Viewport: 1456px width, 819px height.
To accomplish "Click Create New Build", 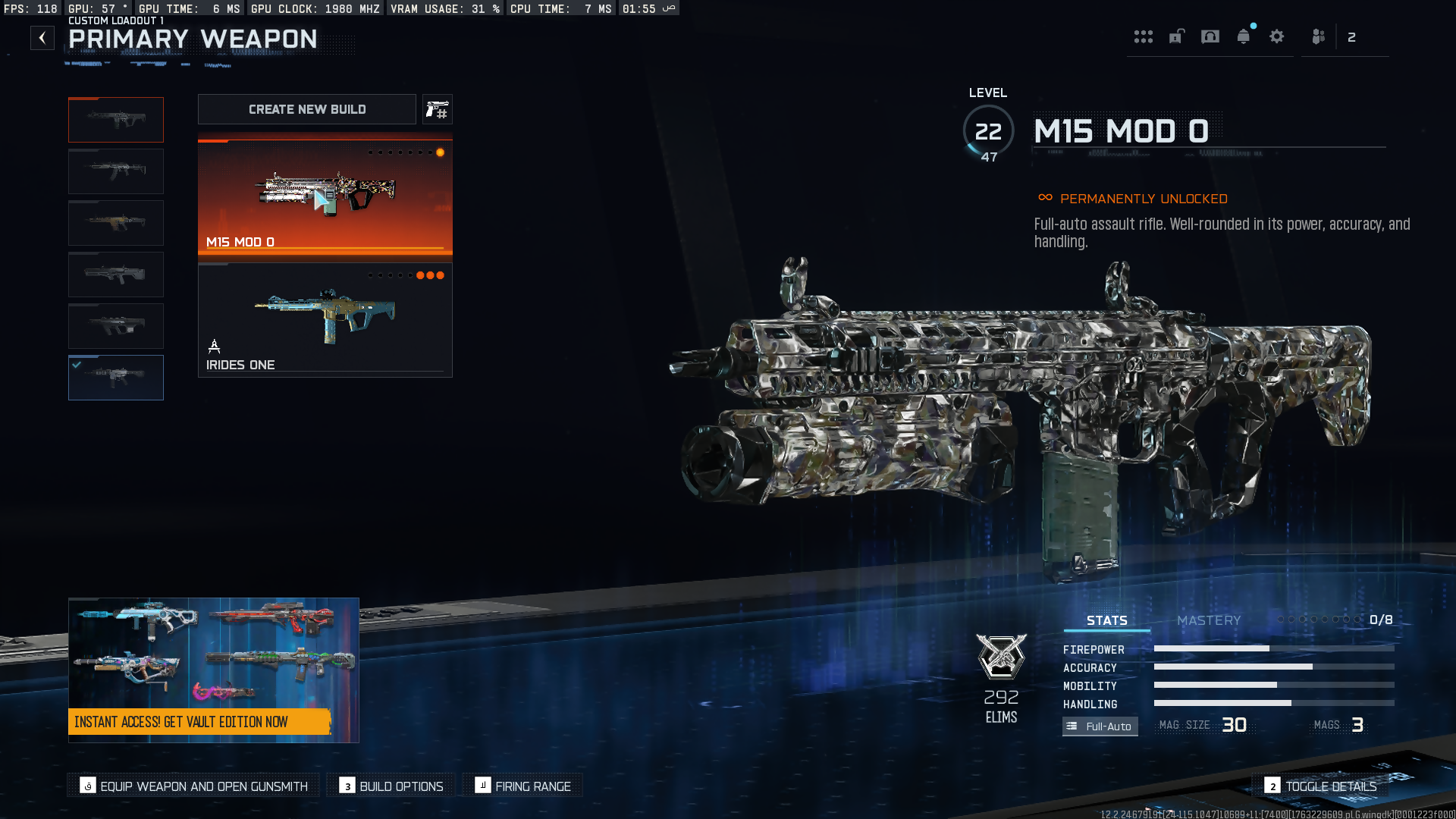I will coord(307,109).
